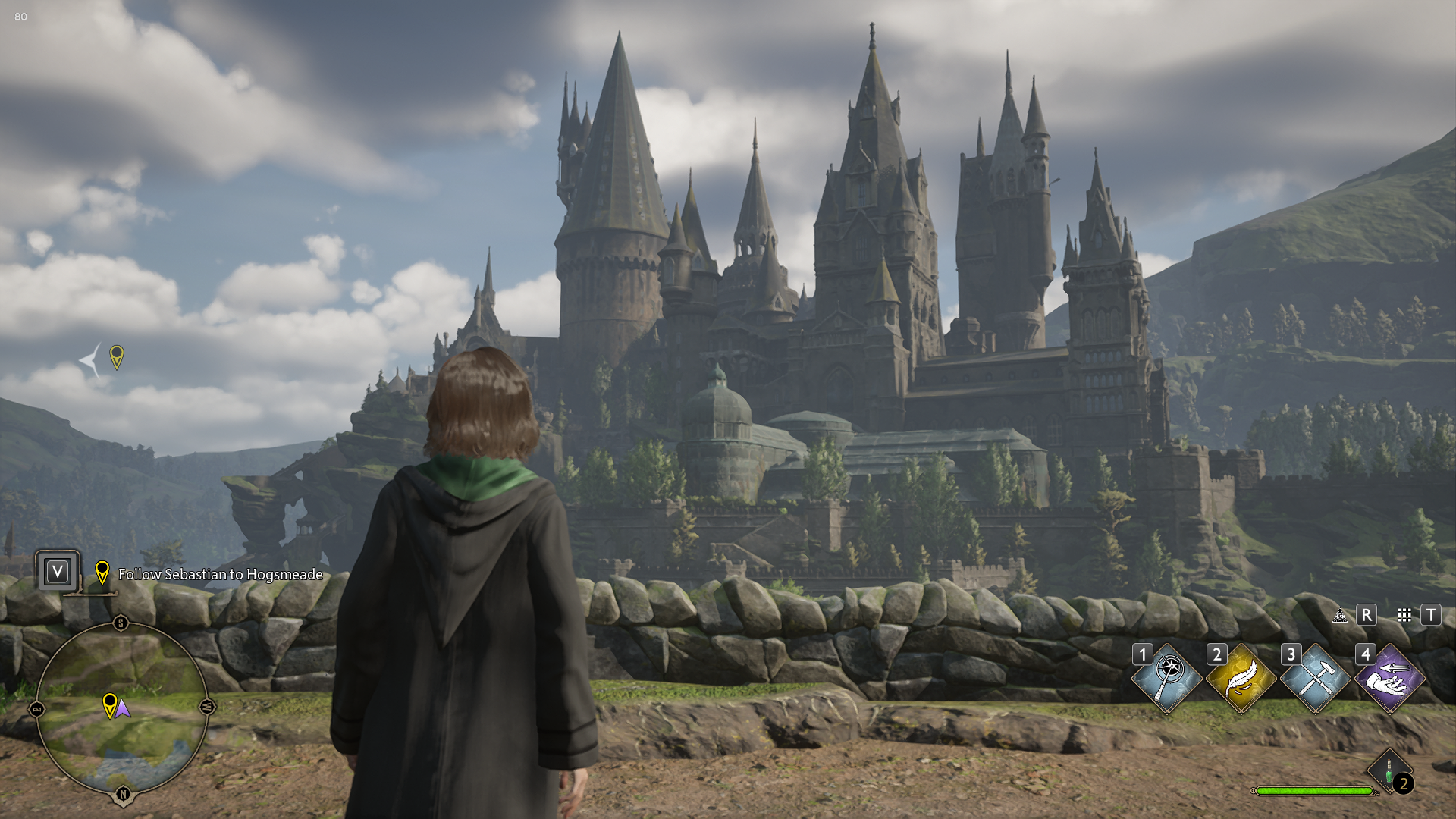This screenshot has height=819, width=1456.
Task: Click the yellow waypoint pin in the sky
Action: 117,356
